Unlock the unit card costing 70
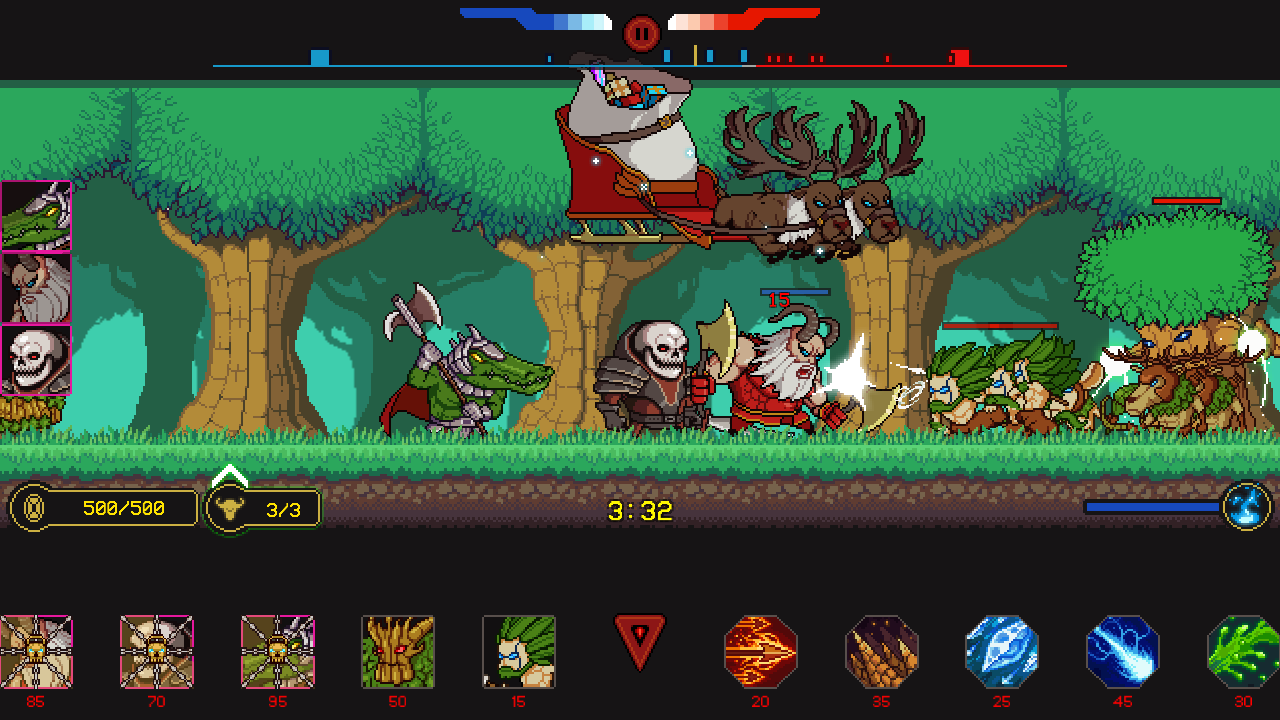 [156, 651]
